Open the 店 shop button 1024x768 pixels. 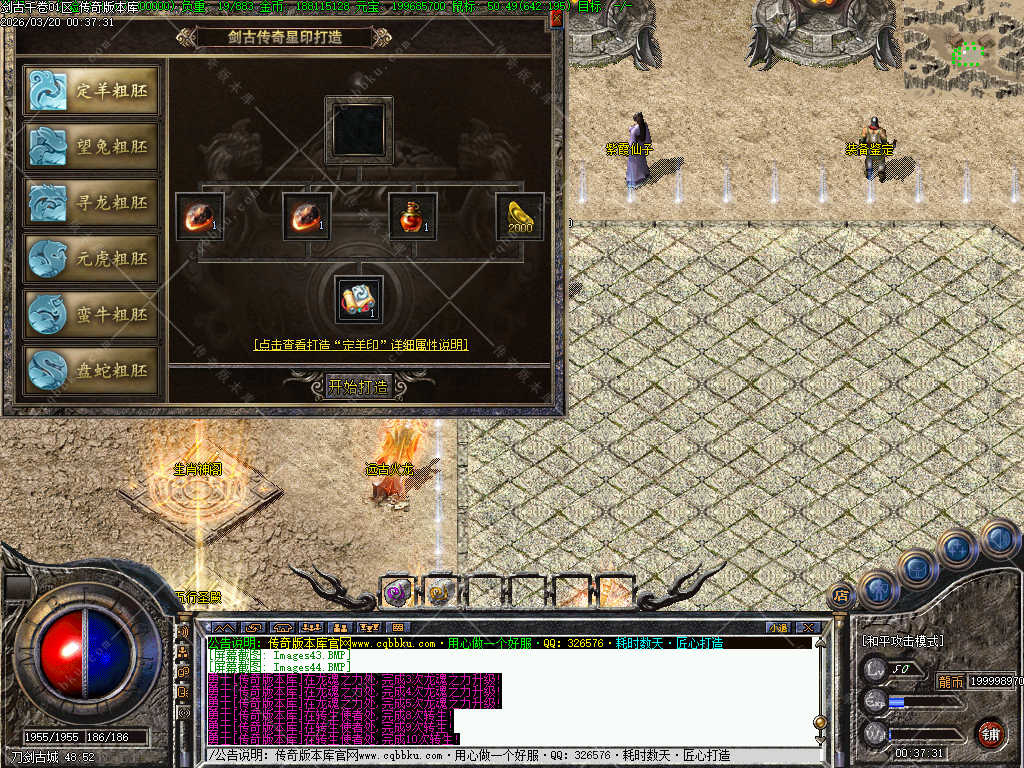(841, 594)
